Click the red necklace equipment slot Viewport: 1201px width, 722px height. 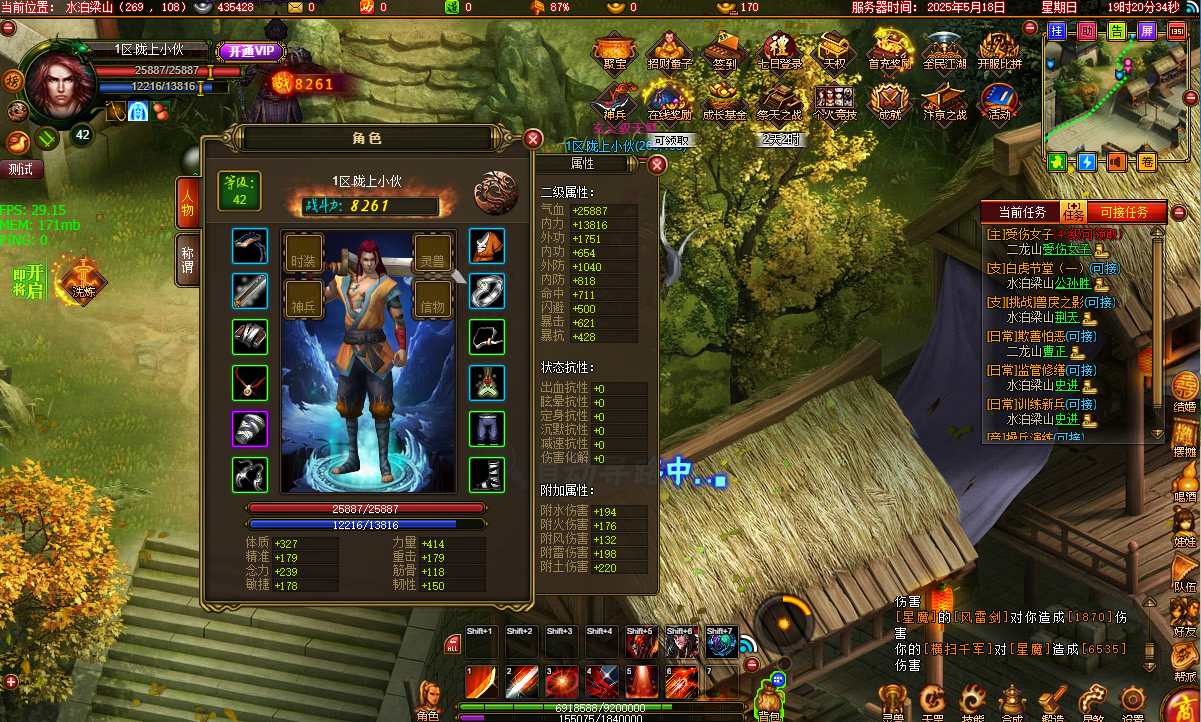(x=250, y=382)
